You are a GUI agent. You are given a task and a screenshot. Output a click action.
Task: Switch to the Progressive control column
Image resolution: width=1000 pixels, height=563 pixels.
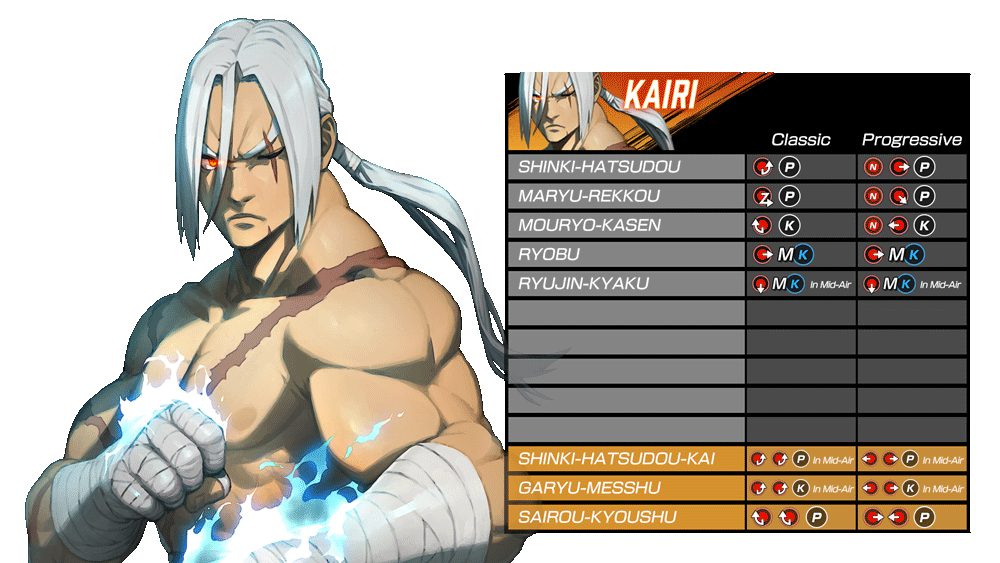pos(911,140)
